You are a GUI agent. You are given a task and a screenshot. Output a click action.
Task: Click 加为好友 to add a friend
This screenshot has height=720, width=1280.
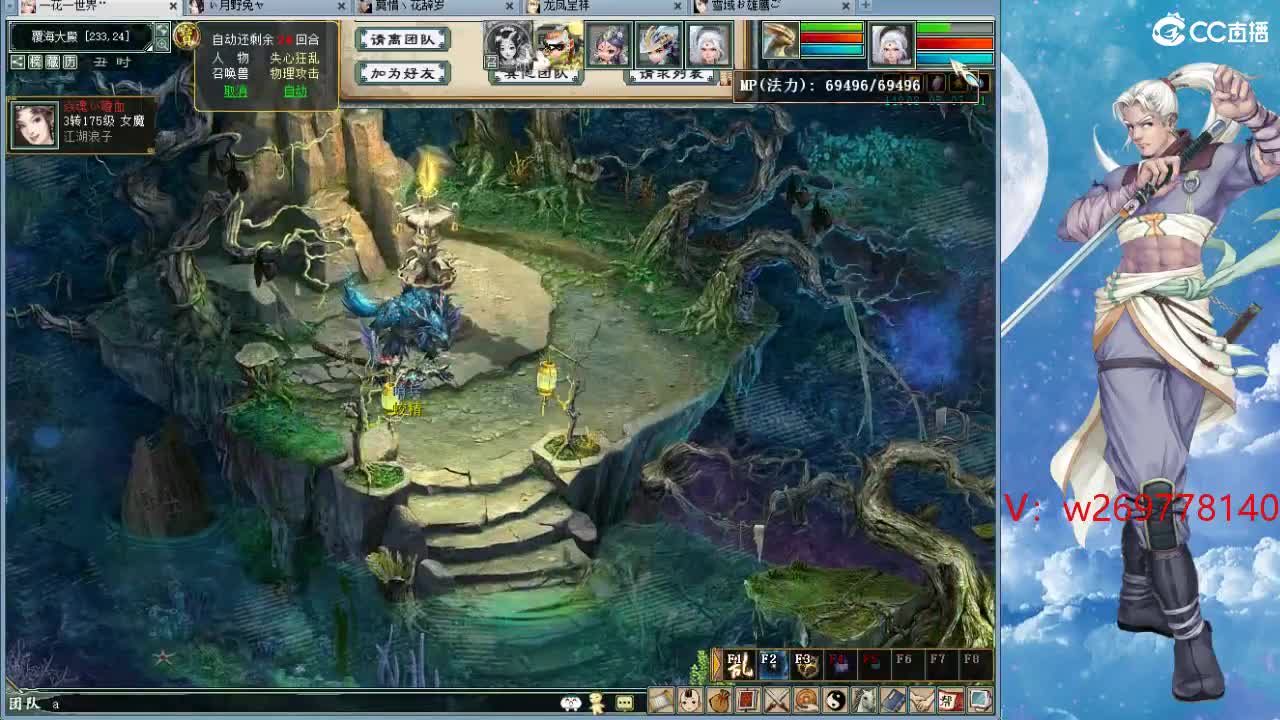click(x=402, y=73)
